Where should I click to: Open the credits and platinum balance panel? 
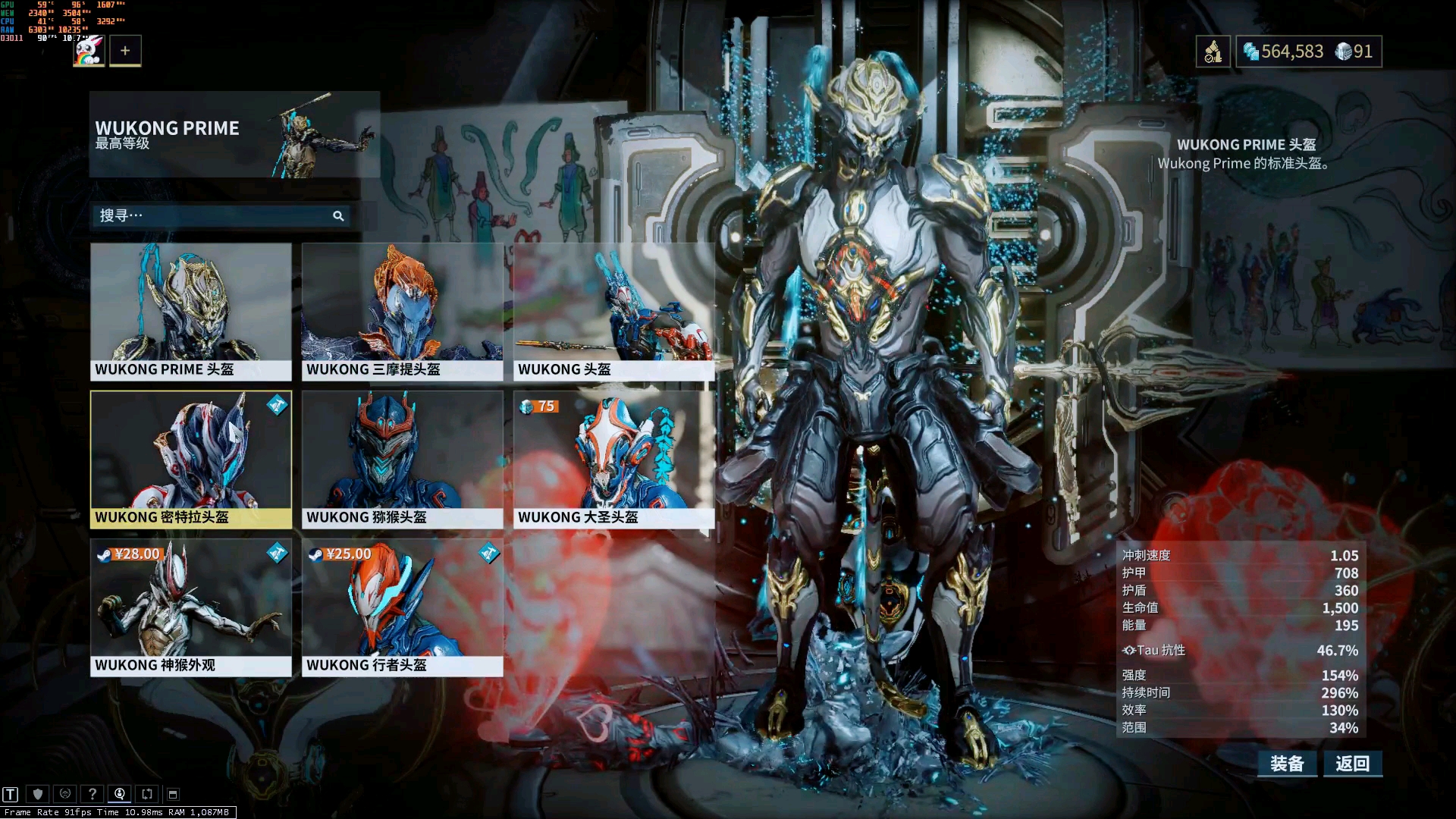(x=1308, y=52)
